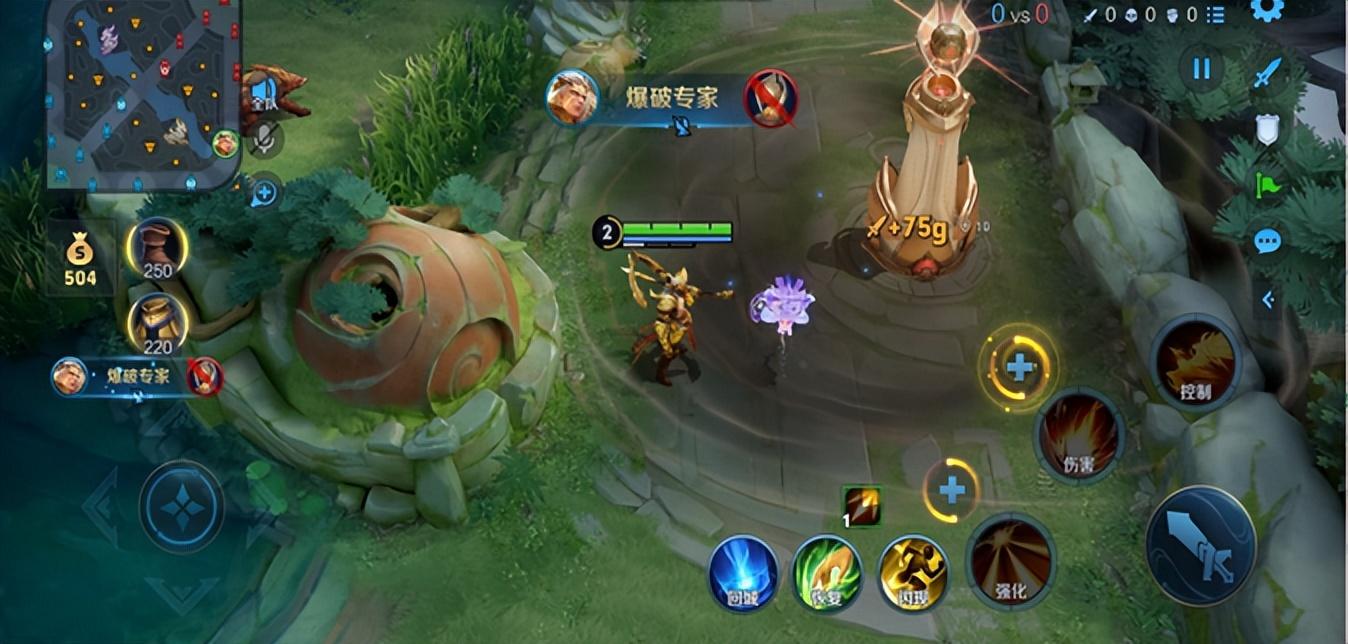
Task: Open the scoreboard list icon
Action: click(x=1216, y=14)
